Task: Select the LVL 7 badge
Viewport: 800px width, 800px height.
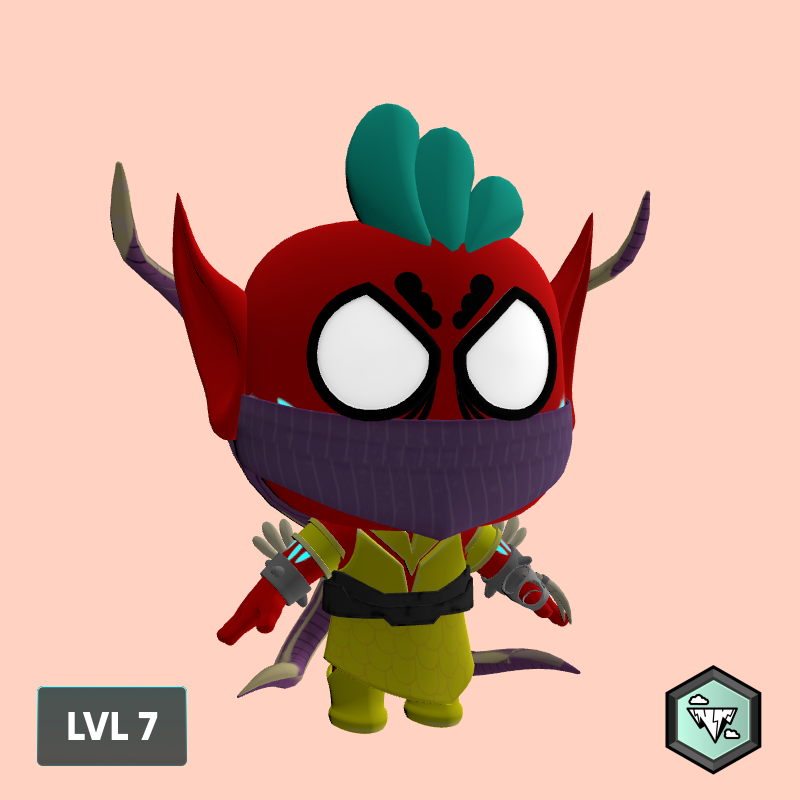Action: coord(112,726)
